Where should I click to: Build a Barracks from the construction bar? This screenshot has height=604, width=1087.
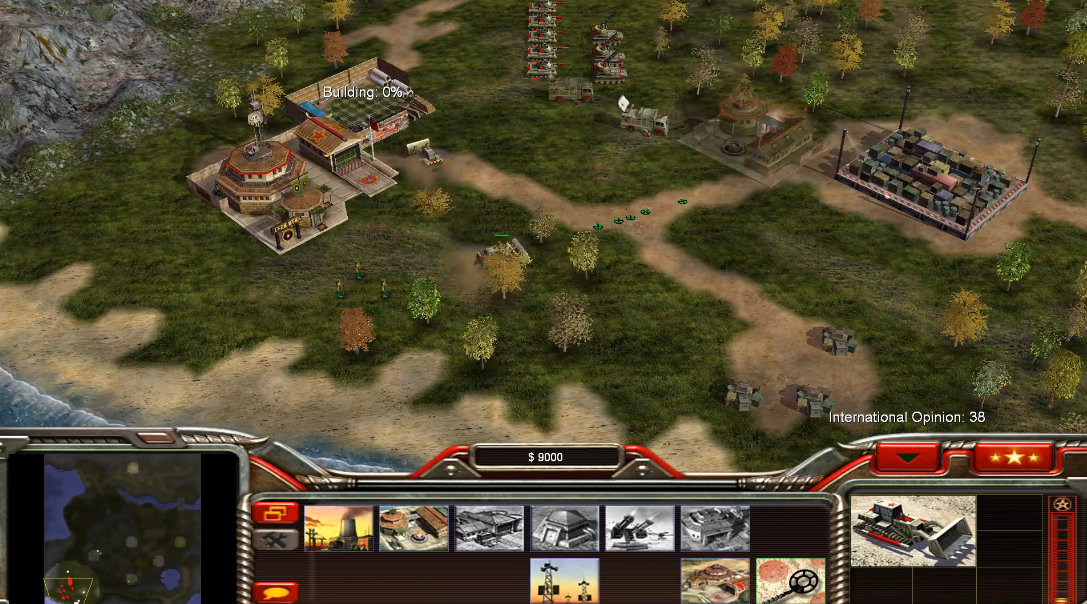tap(413, 528)
